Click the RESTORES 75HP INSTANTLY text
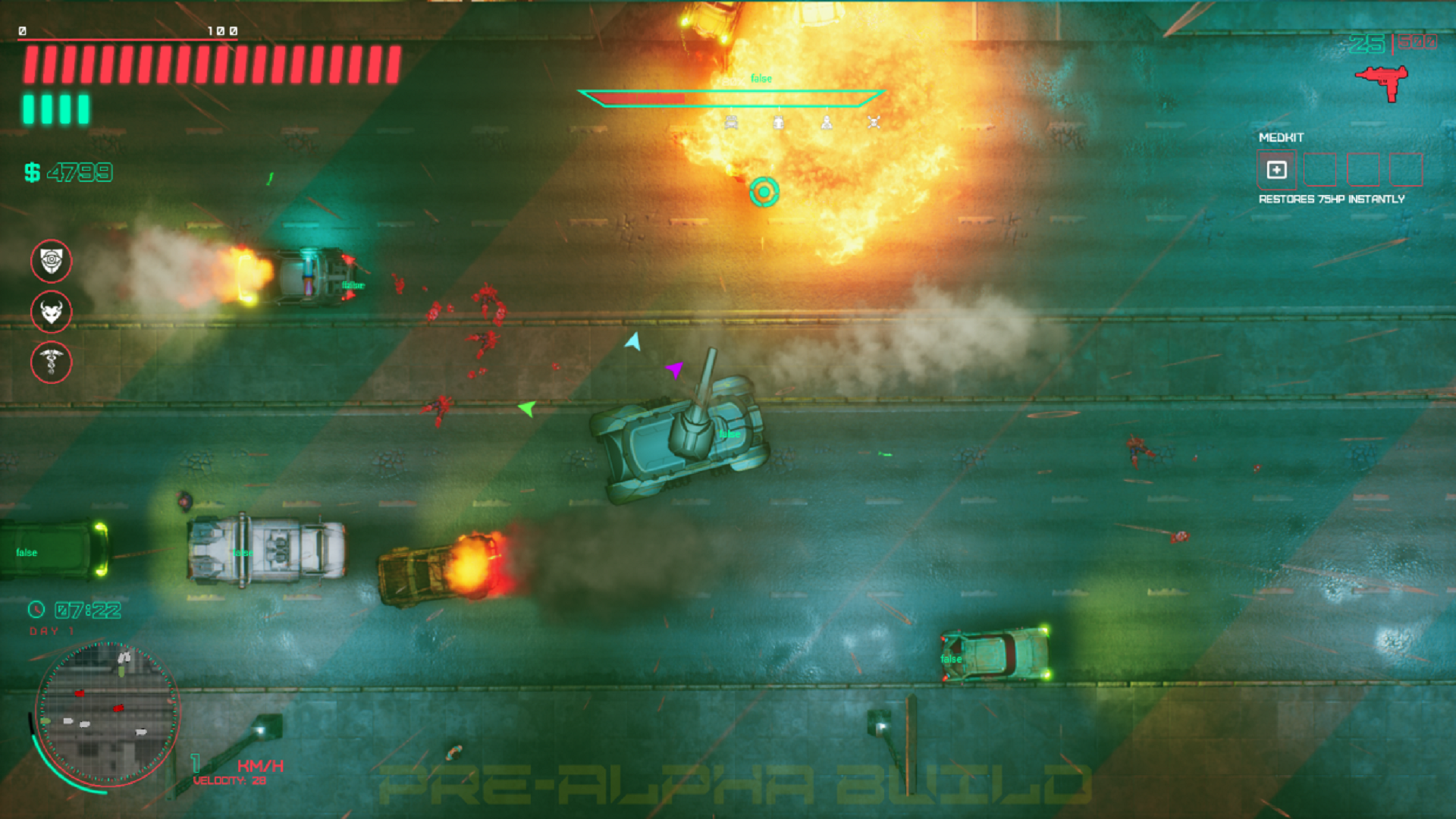This screenshot has width=1456, height=819. (x=1331, y=199)
